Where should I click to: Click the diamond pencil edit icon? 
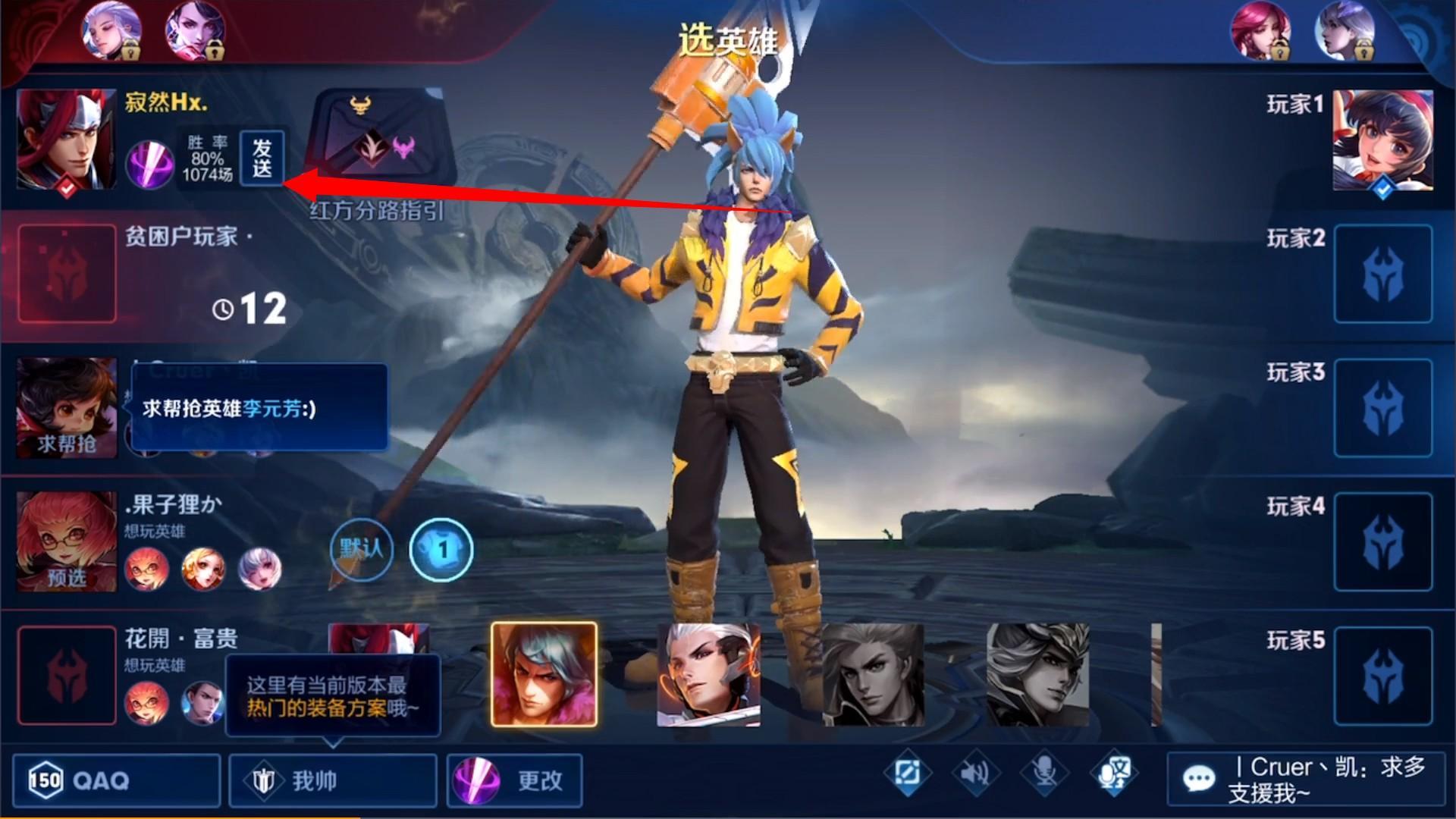pyautogui.click(x=907, y=773)
